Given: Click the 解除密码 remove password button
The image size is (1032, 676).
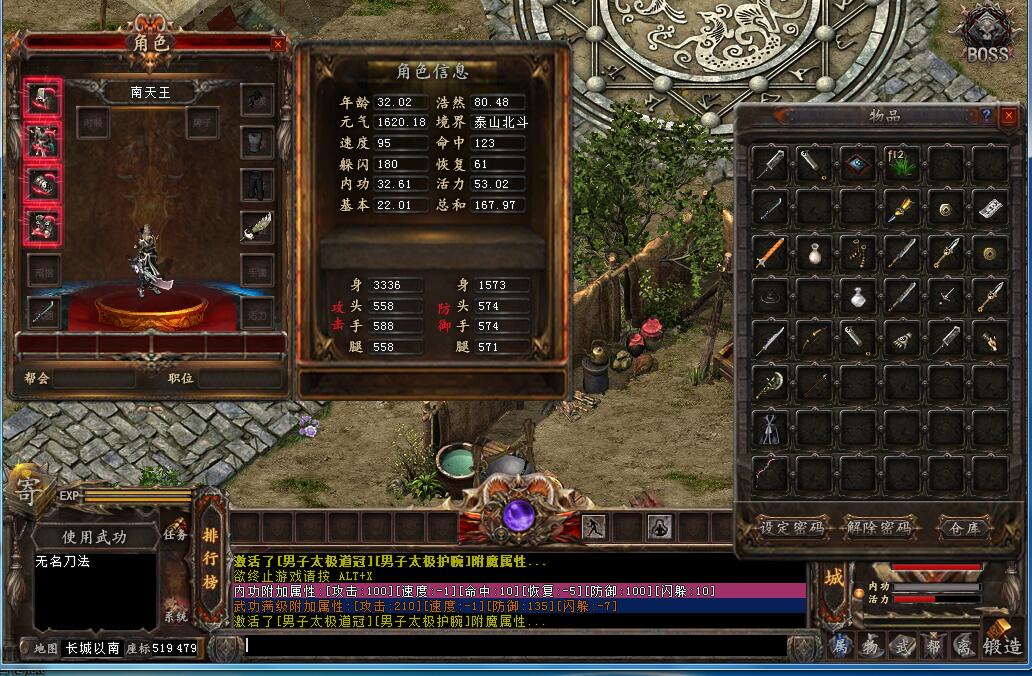Looking at the screenshot, I should coord(879,527).
